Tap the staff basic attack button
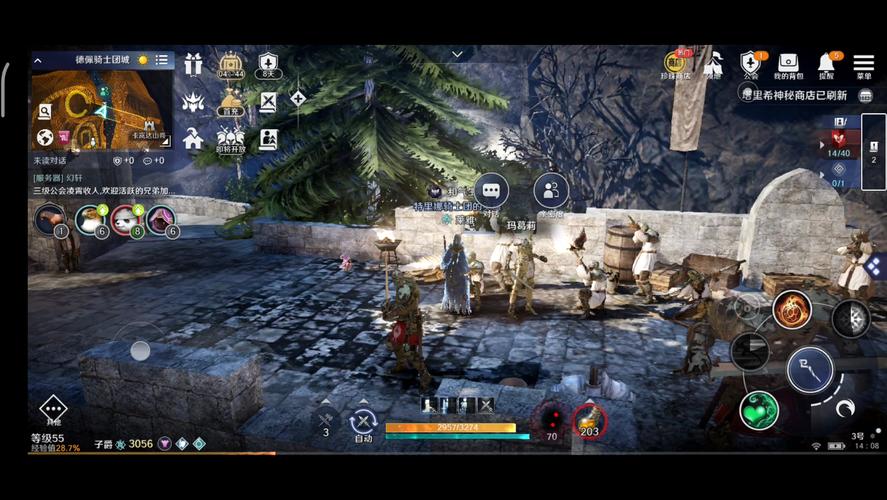 tap(809, 371)
